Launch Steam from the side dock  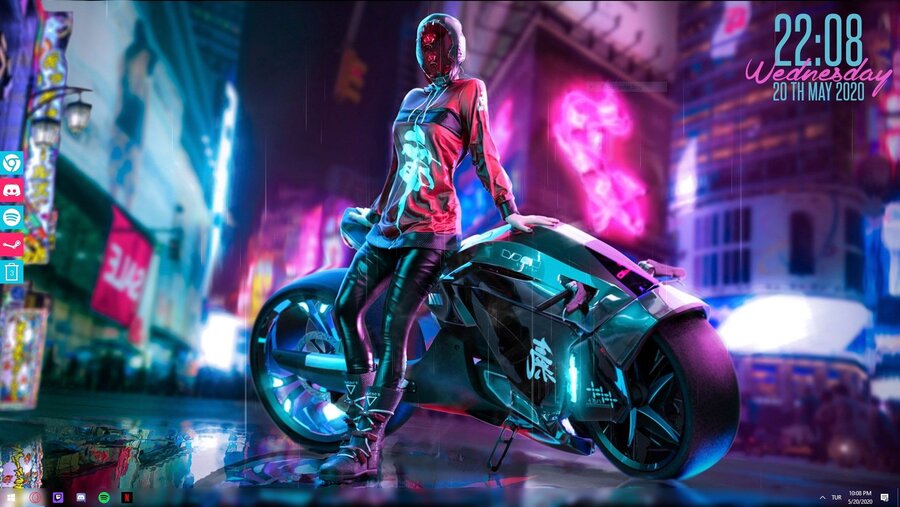click(12, 243)
